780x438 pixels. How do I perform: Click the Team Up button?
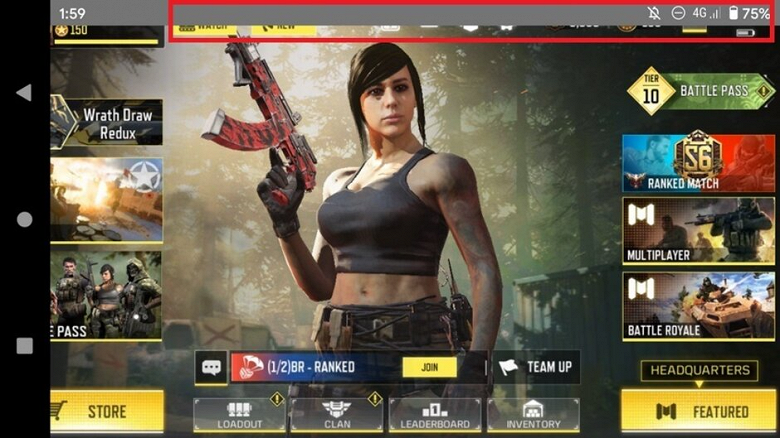pos(536,367)
